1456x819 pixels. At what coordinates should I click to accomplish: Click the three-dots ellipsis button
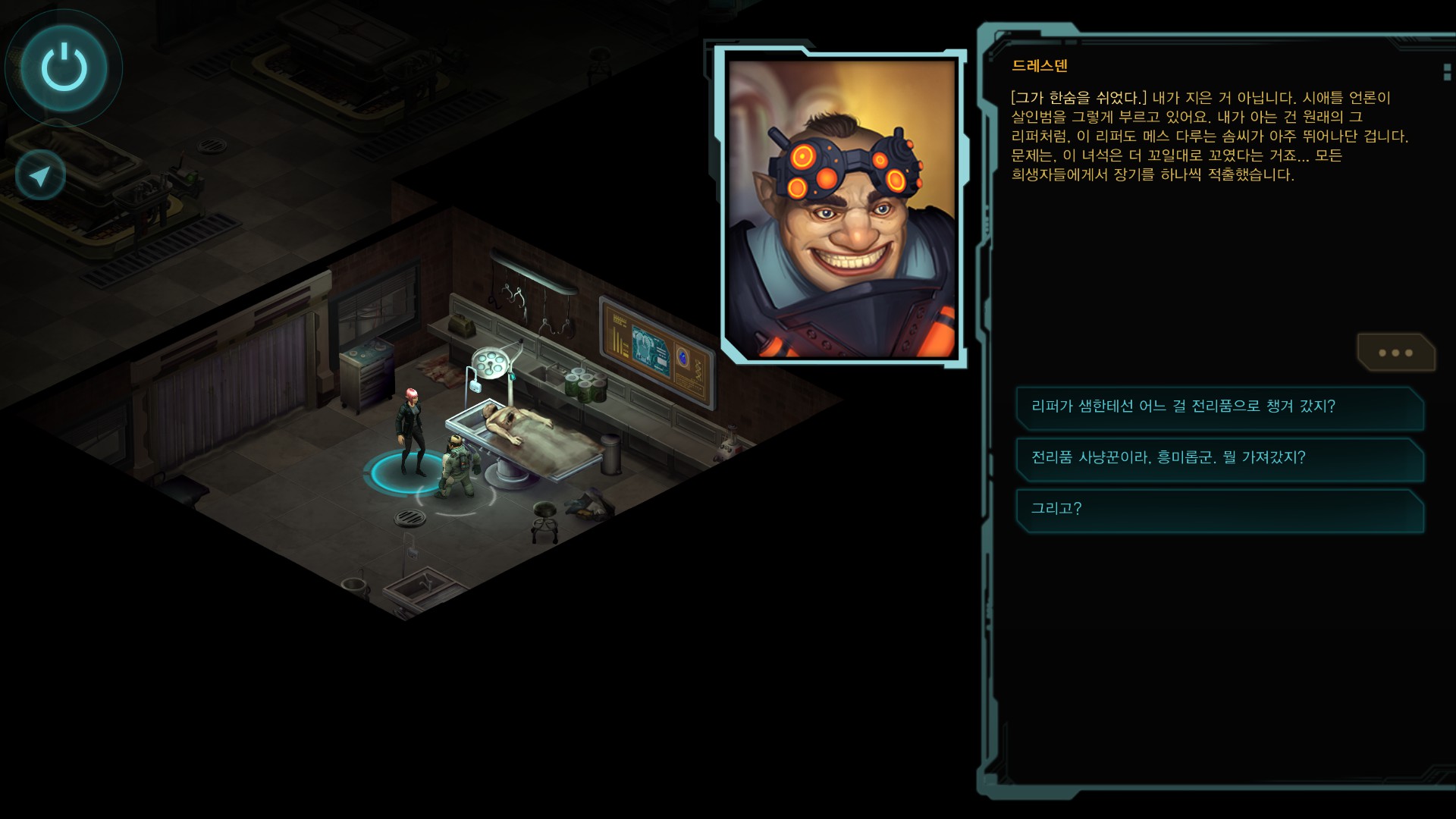tap(1395, 353)
